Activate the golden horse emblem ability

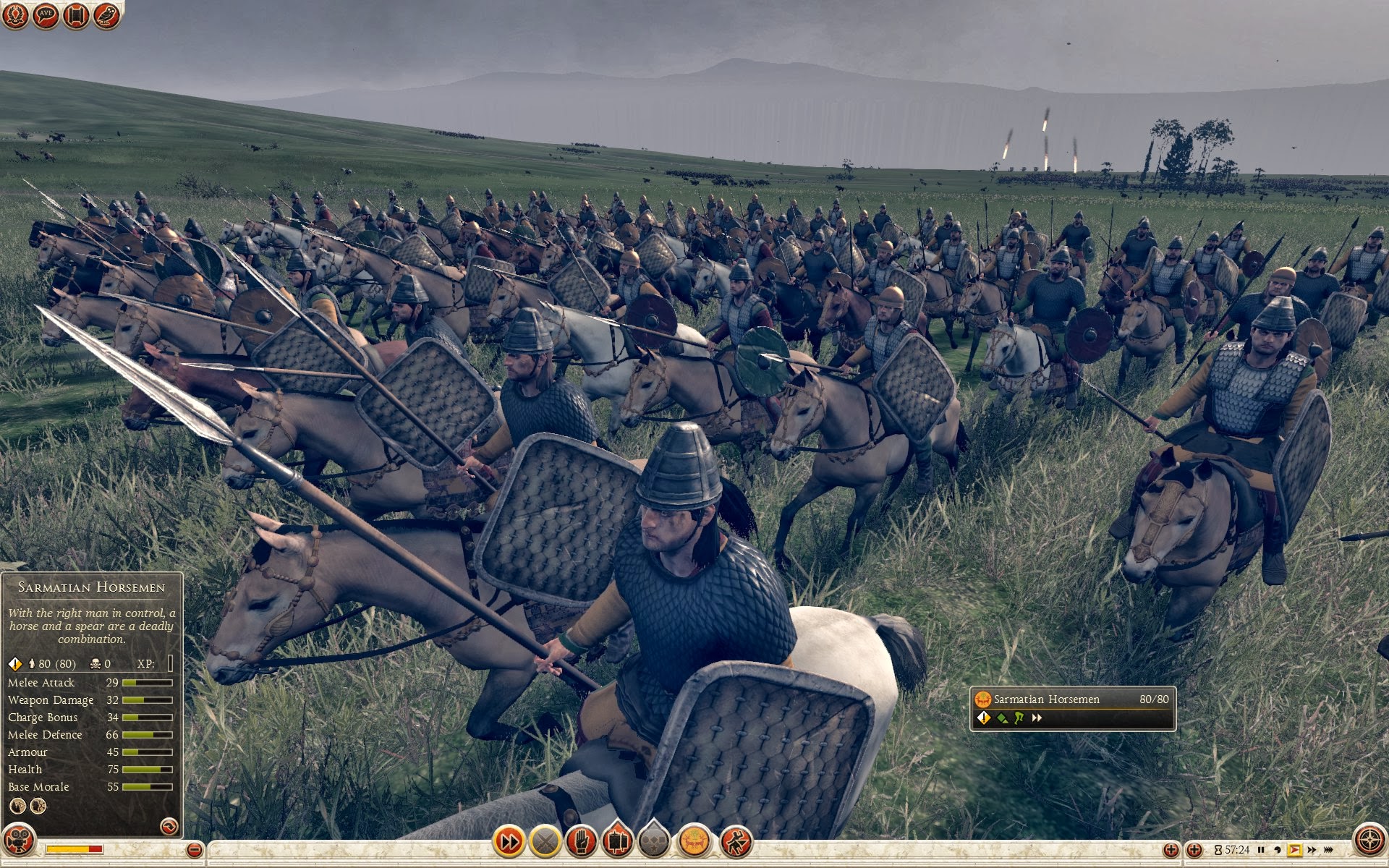coord(694,841)
